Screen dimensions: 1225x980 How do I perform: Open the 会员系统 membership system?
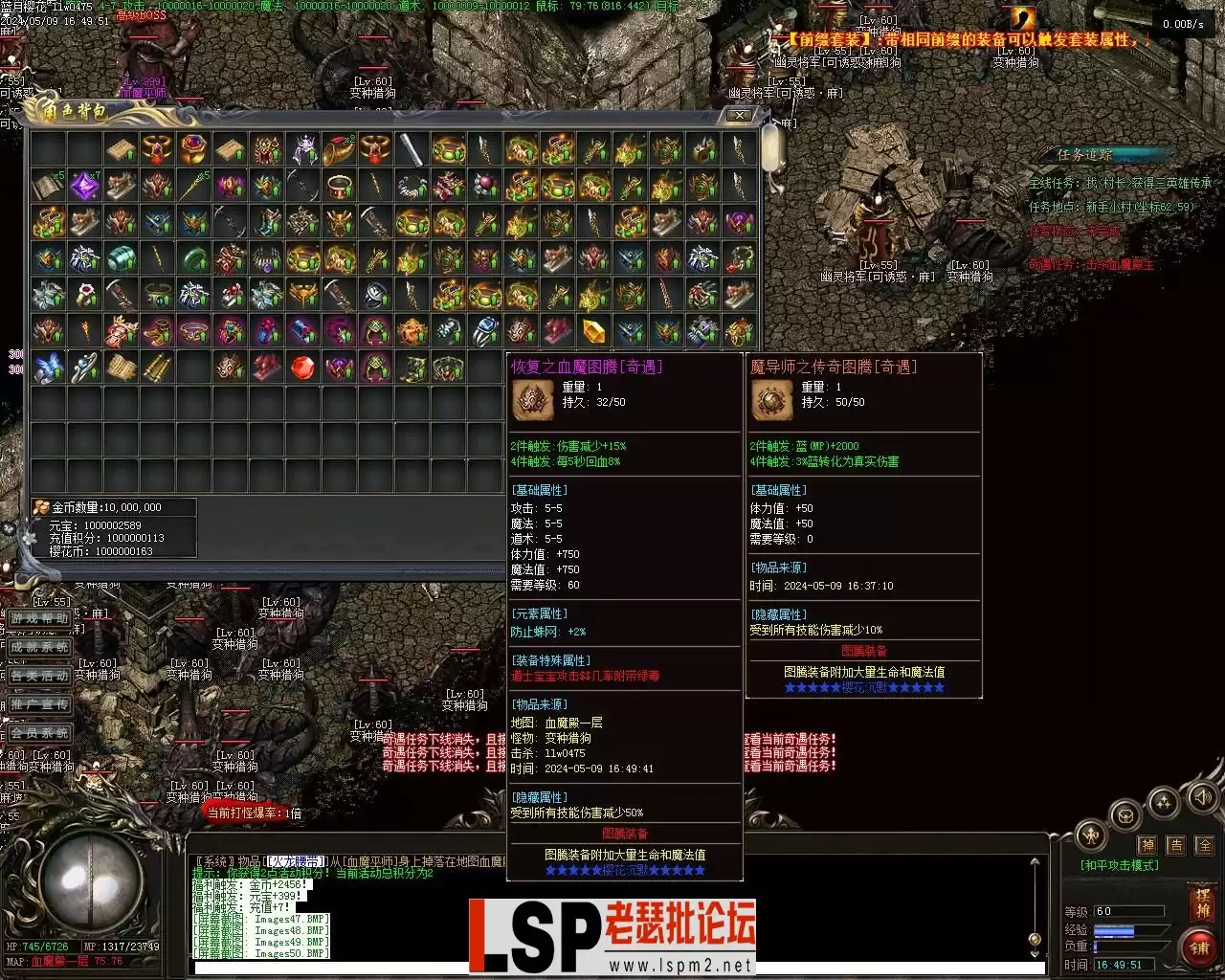tap(40, 733)
